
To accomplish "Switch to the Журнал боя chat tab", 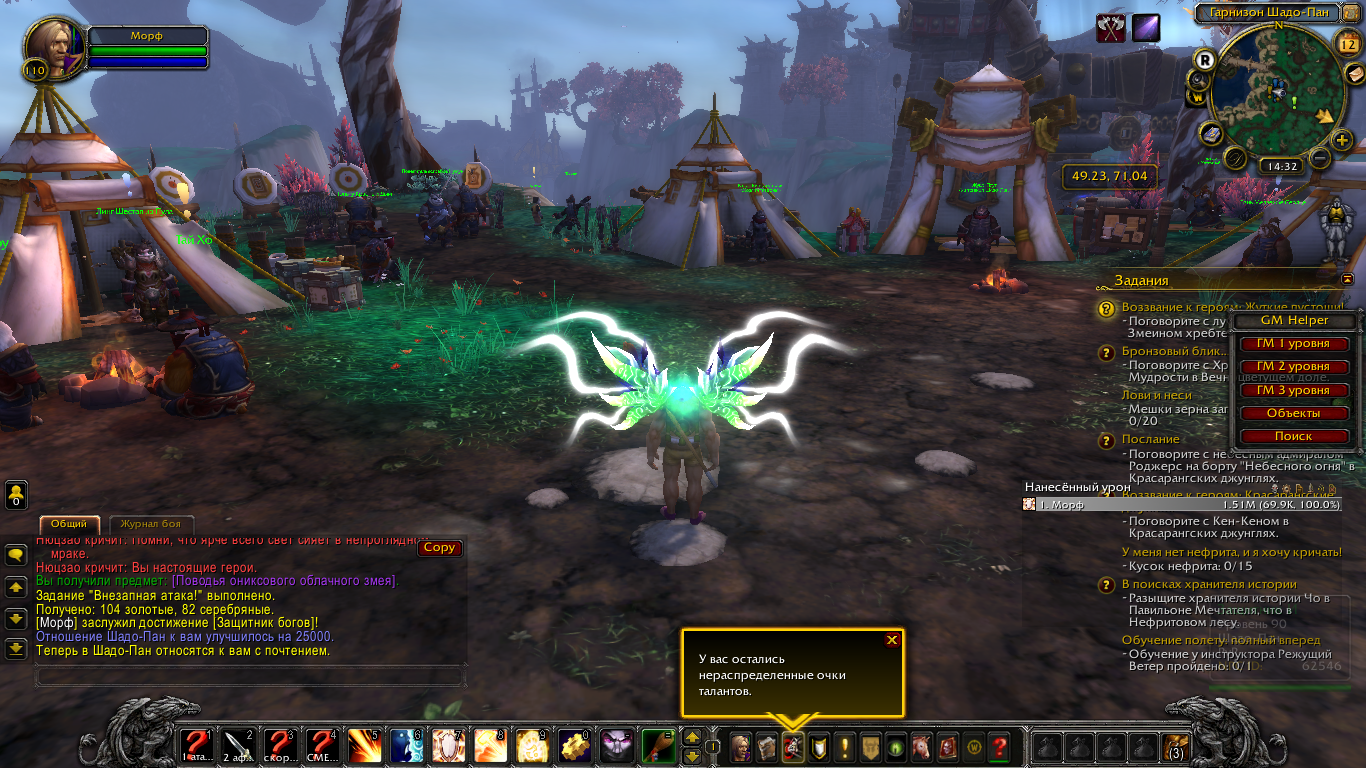I will (151, 524).
